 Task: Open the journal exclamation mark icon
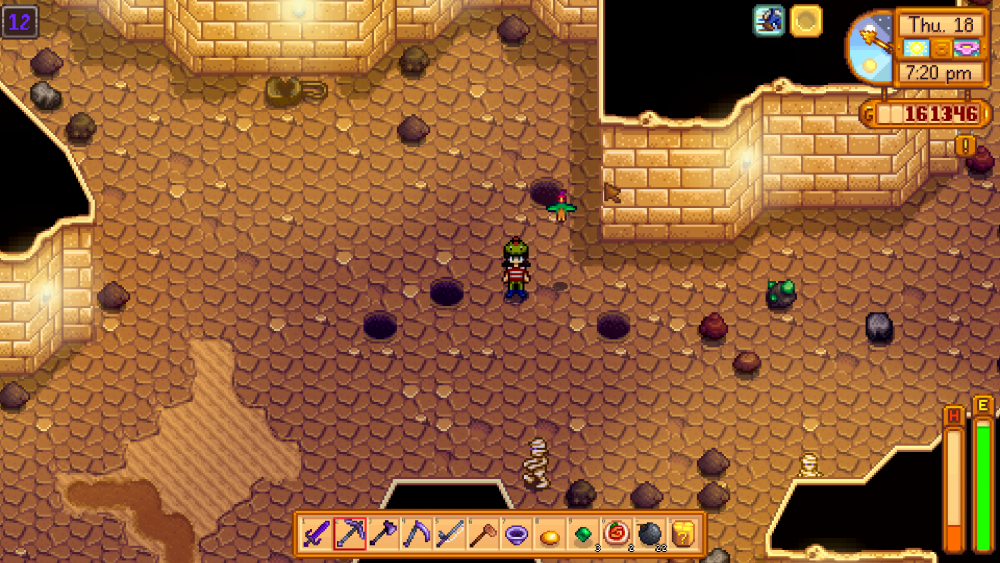(x=965, y=145)
